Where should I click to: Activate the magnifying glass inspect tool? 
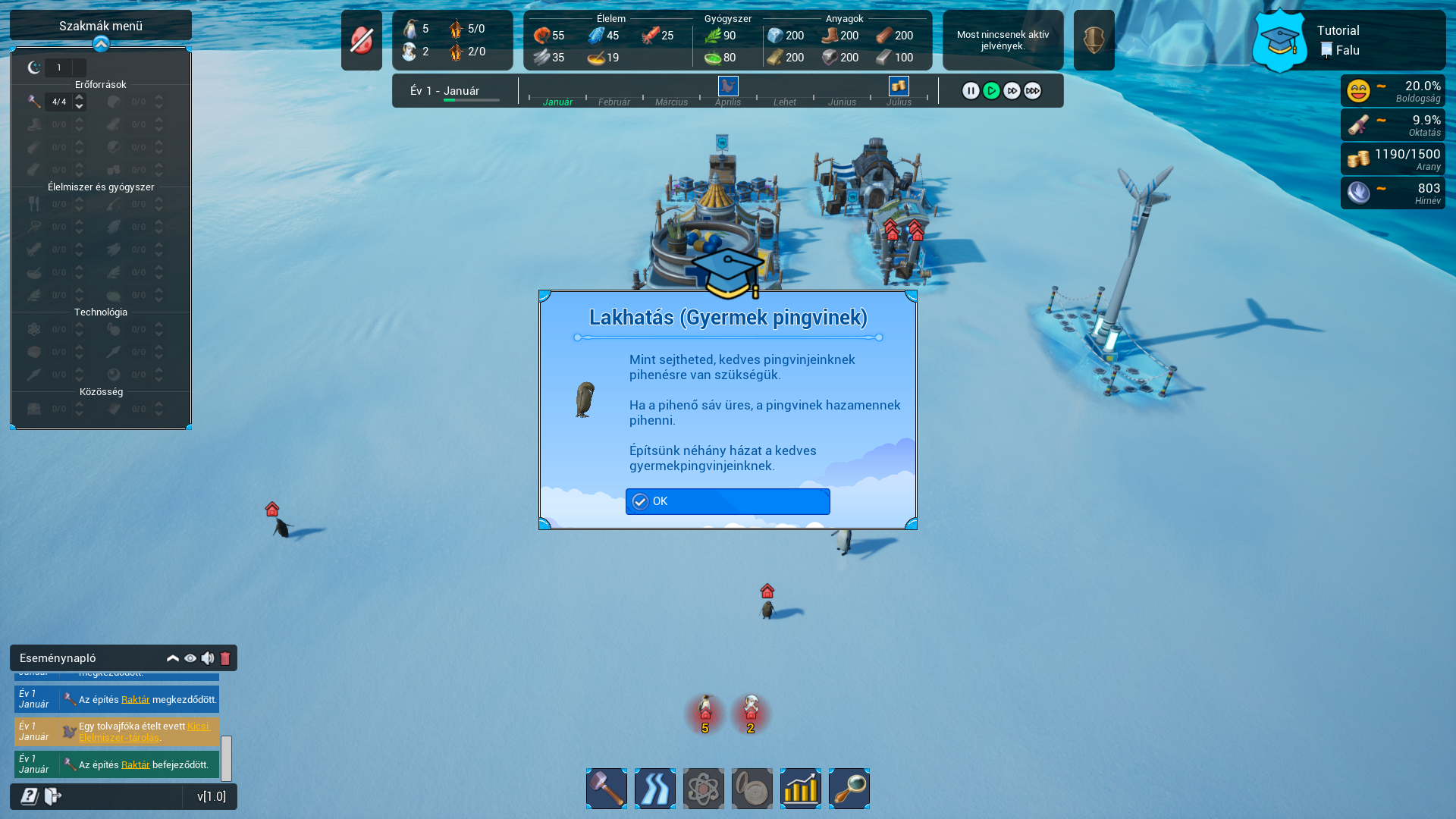tap(849, 789)
